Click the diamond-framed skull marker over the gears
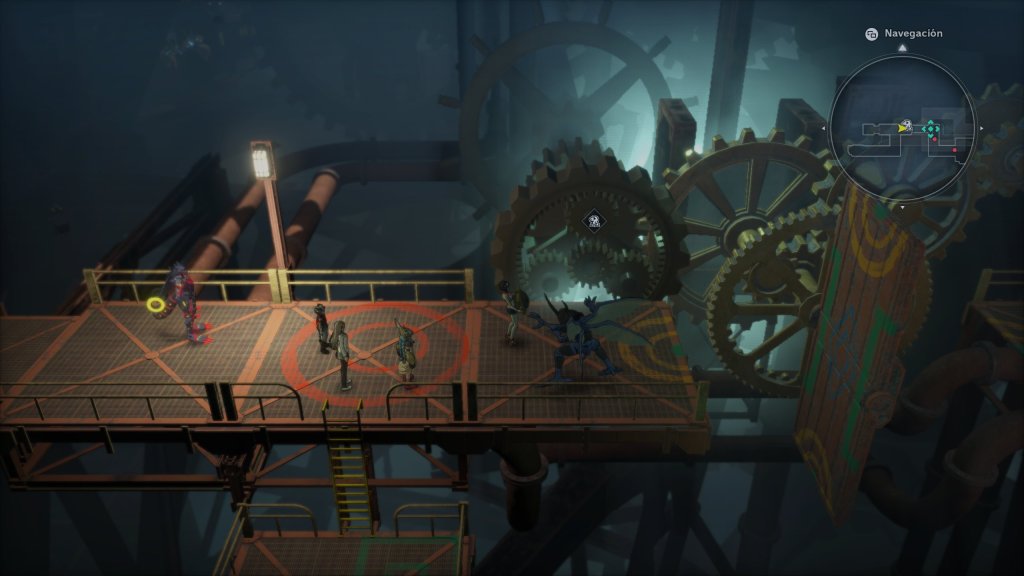This screenshot has height=576, width=1024. pos(594,221)
